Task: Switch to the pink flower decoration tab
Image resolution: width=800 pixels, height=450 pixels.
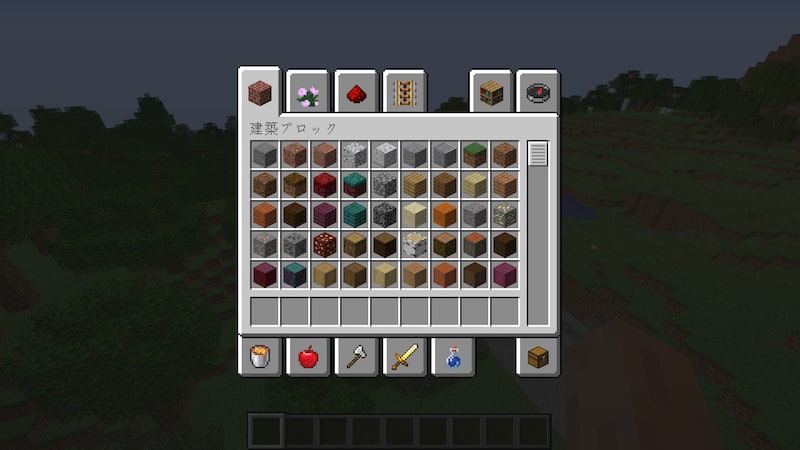Action: tap(308, 94)
